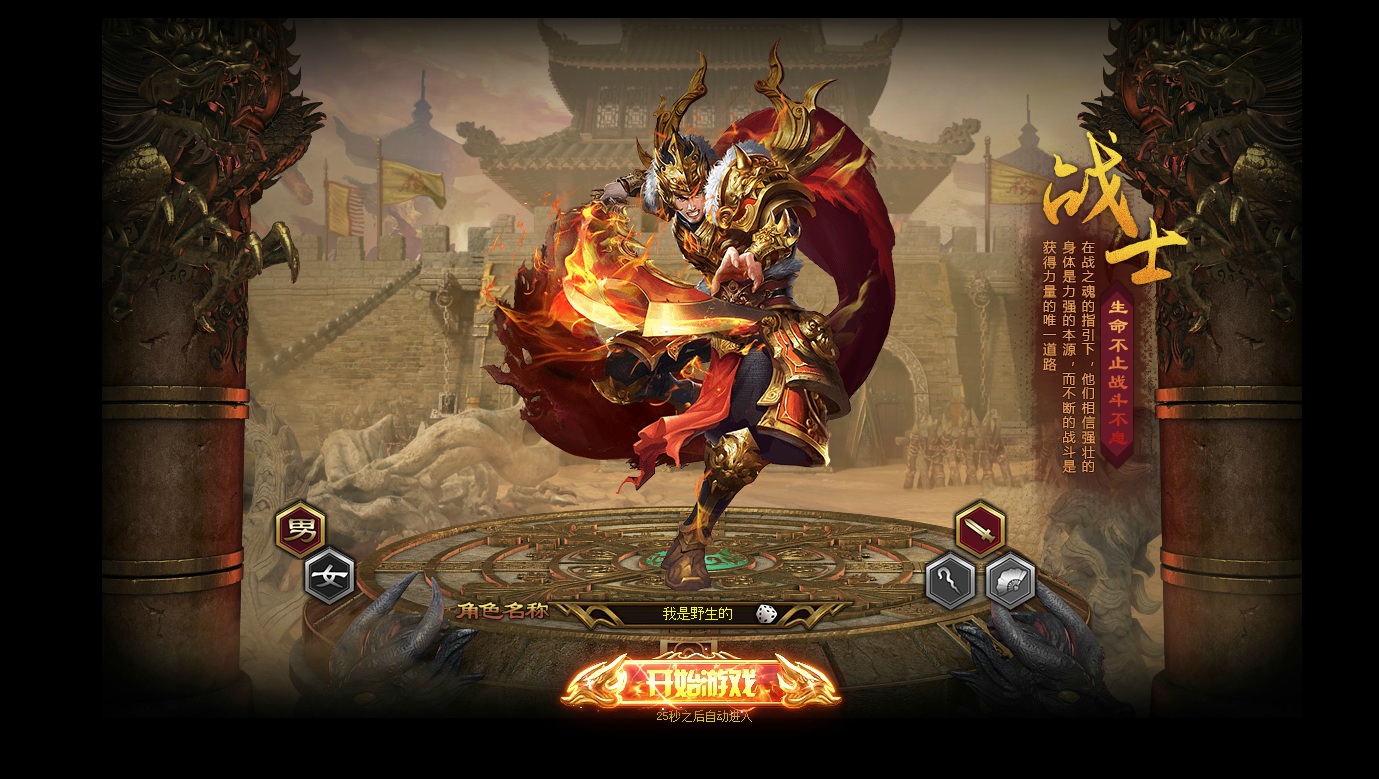
Task: Select the warrior class sword icon
Action: 980,530
